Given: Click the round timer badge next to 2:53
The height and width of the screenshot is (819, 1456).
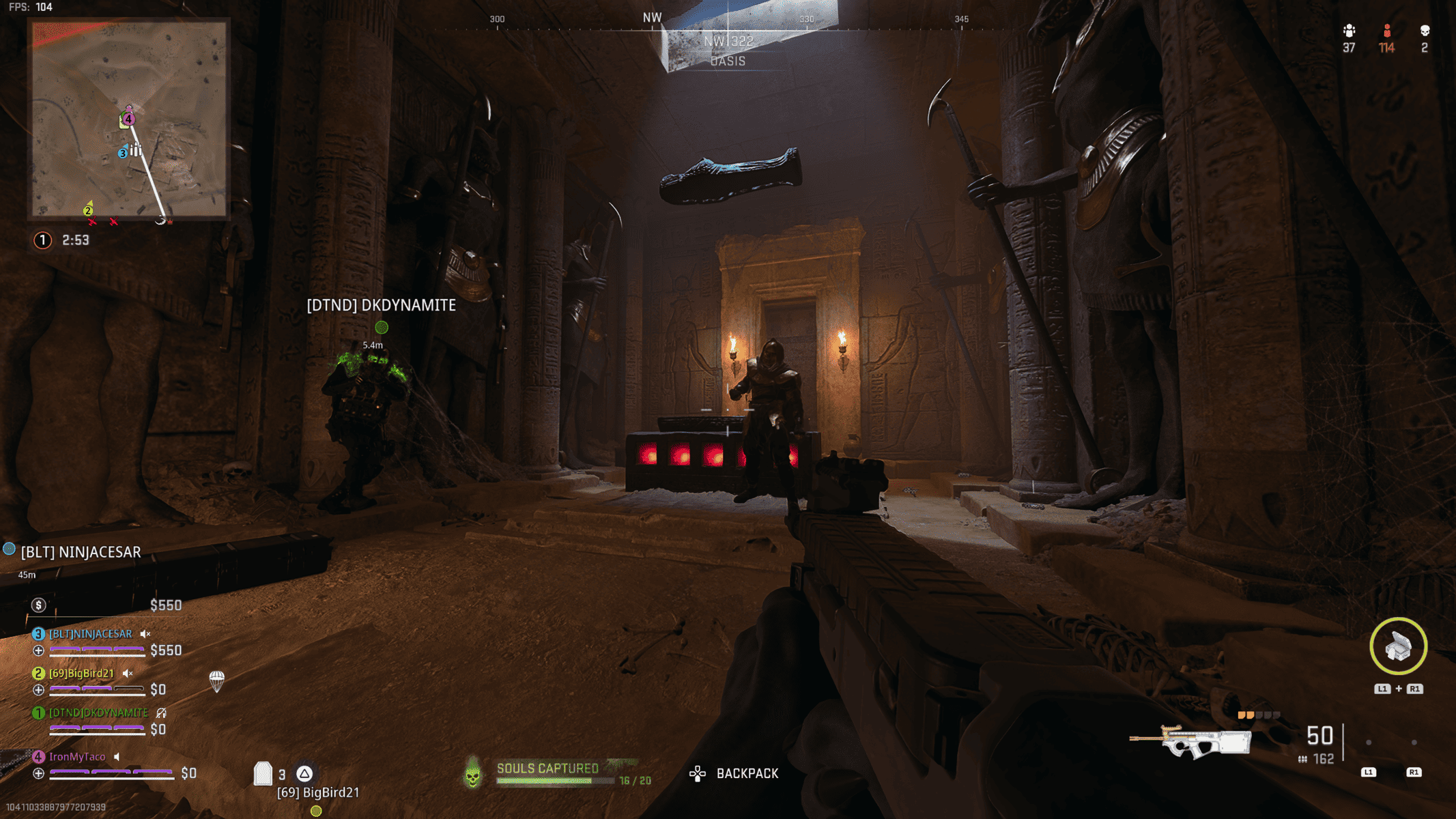Looking at the screenshot, I should click(42, 240).
